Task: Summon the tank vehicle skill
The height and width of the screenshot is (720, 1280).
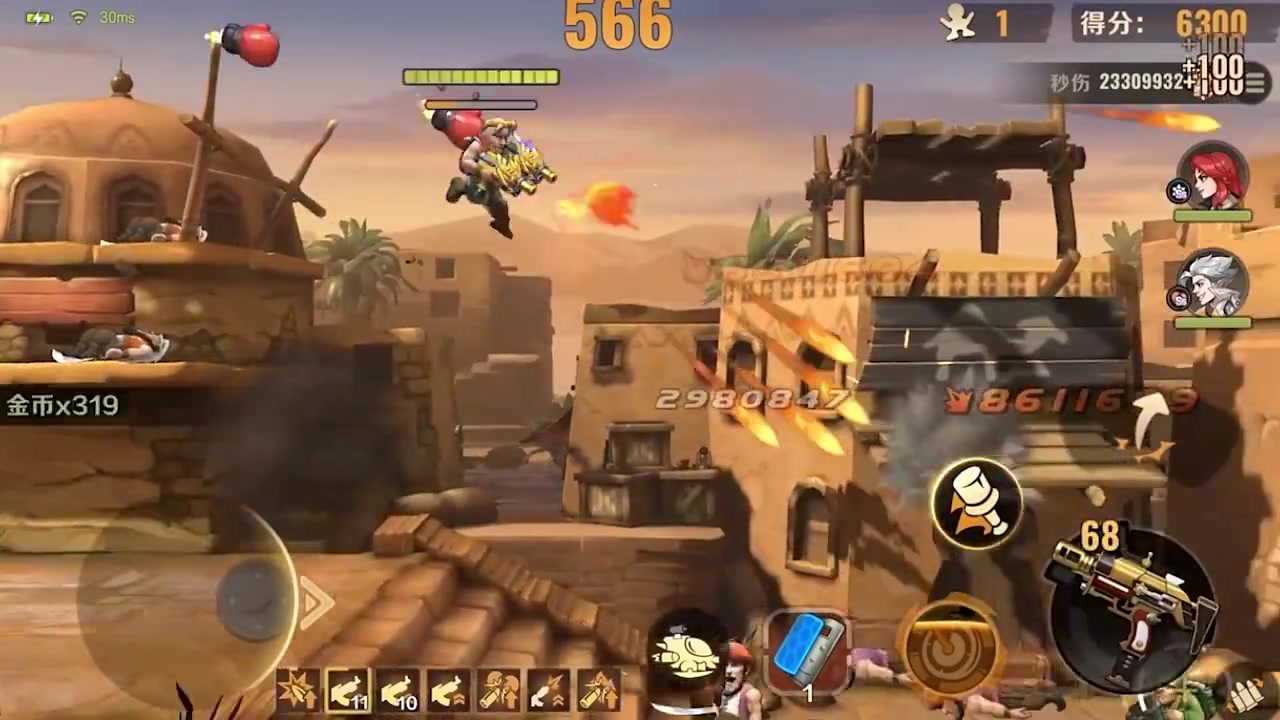Action: (689, 652)
